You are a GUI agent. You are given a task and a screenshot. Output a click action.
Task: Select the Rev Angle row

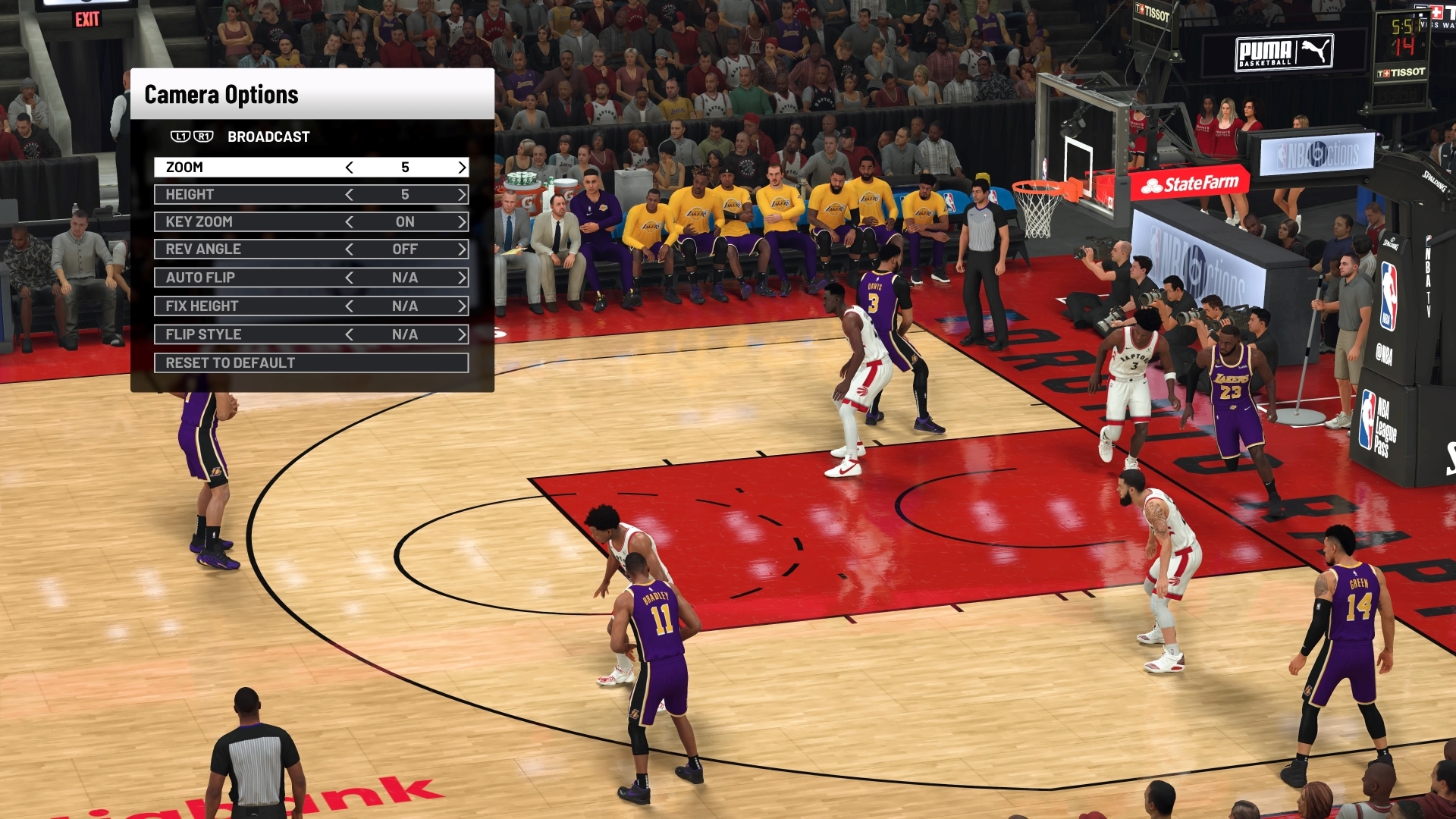(227, 249)
